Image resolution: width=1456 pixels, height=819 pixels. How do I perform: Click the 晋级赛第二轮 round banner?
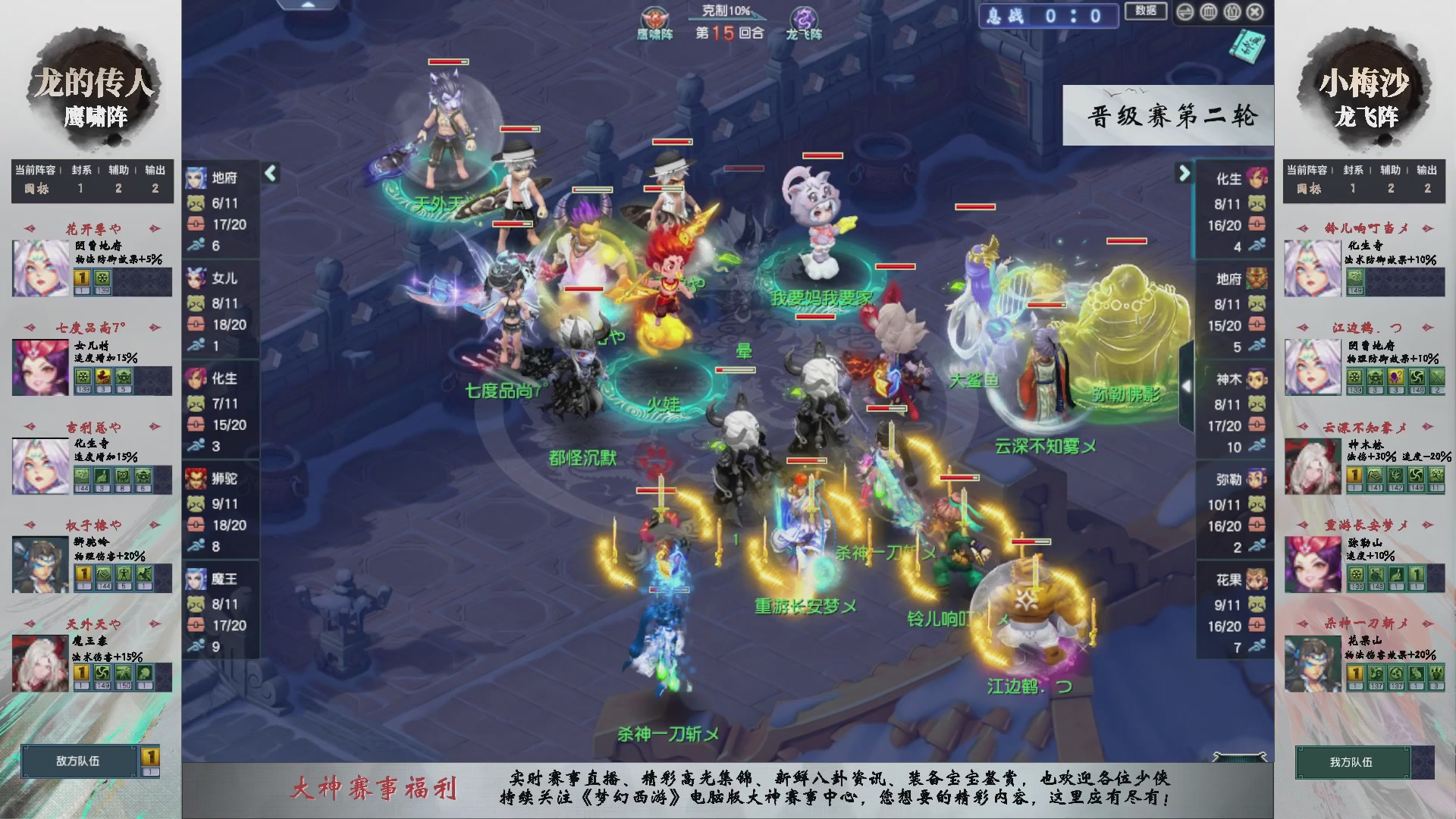pos(1168,115)
